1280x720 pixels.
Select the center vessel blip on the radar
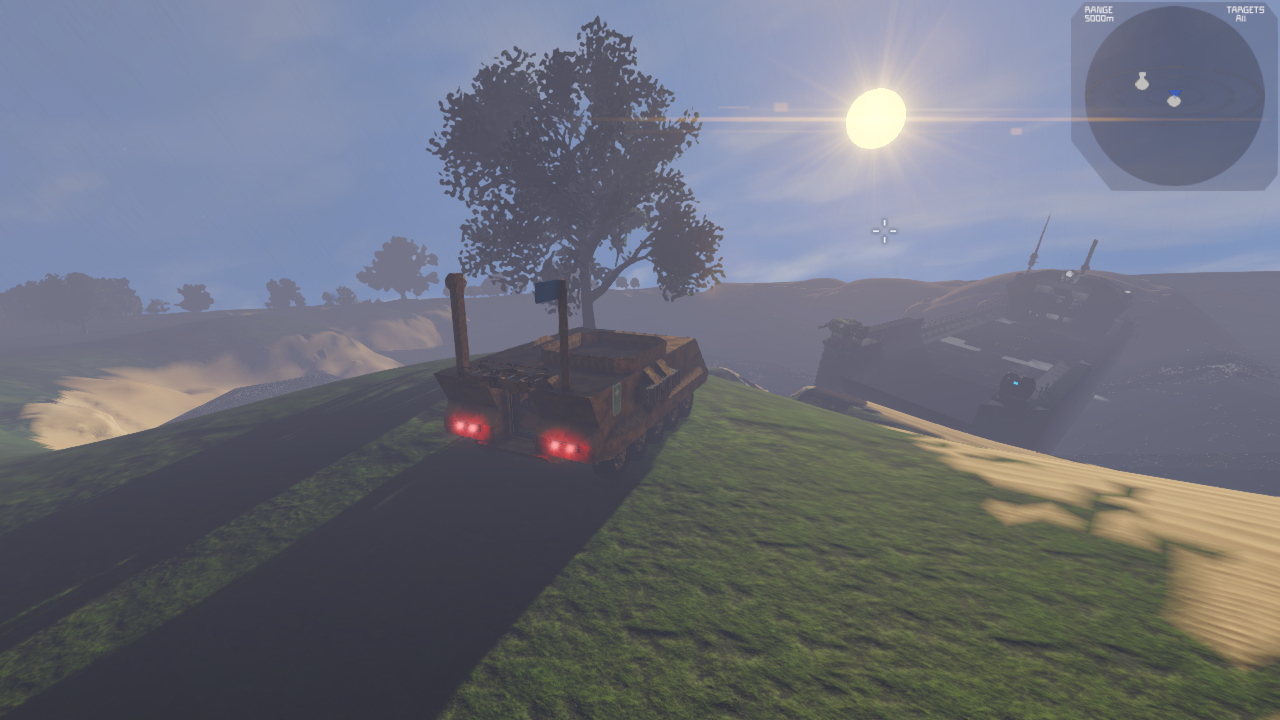1174,101
